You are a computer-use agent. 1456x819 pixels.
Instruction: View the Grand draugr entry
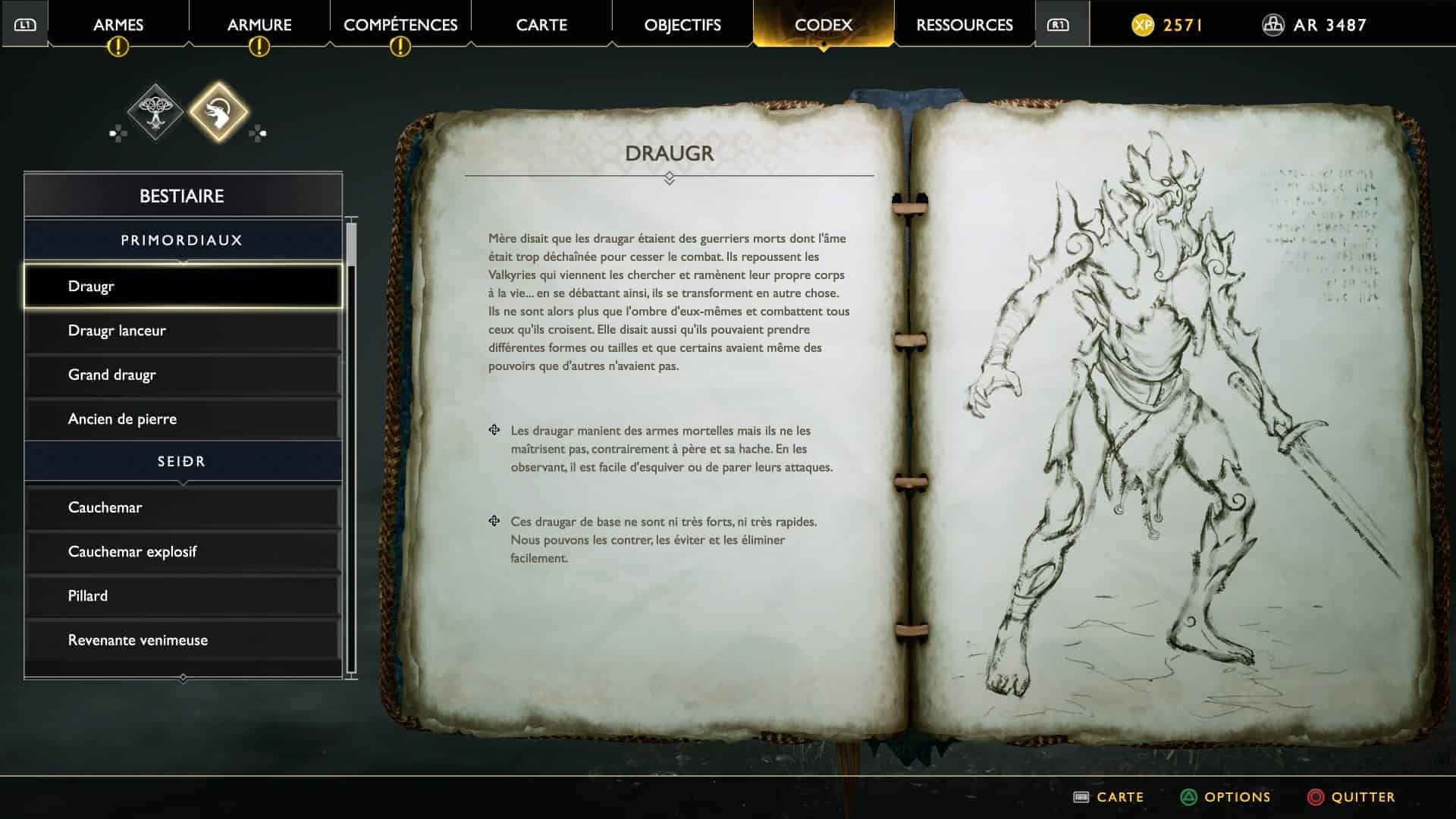182,375
